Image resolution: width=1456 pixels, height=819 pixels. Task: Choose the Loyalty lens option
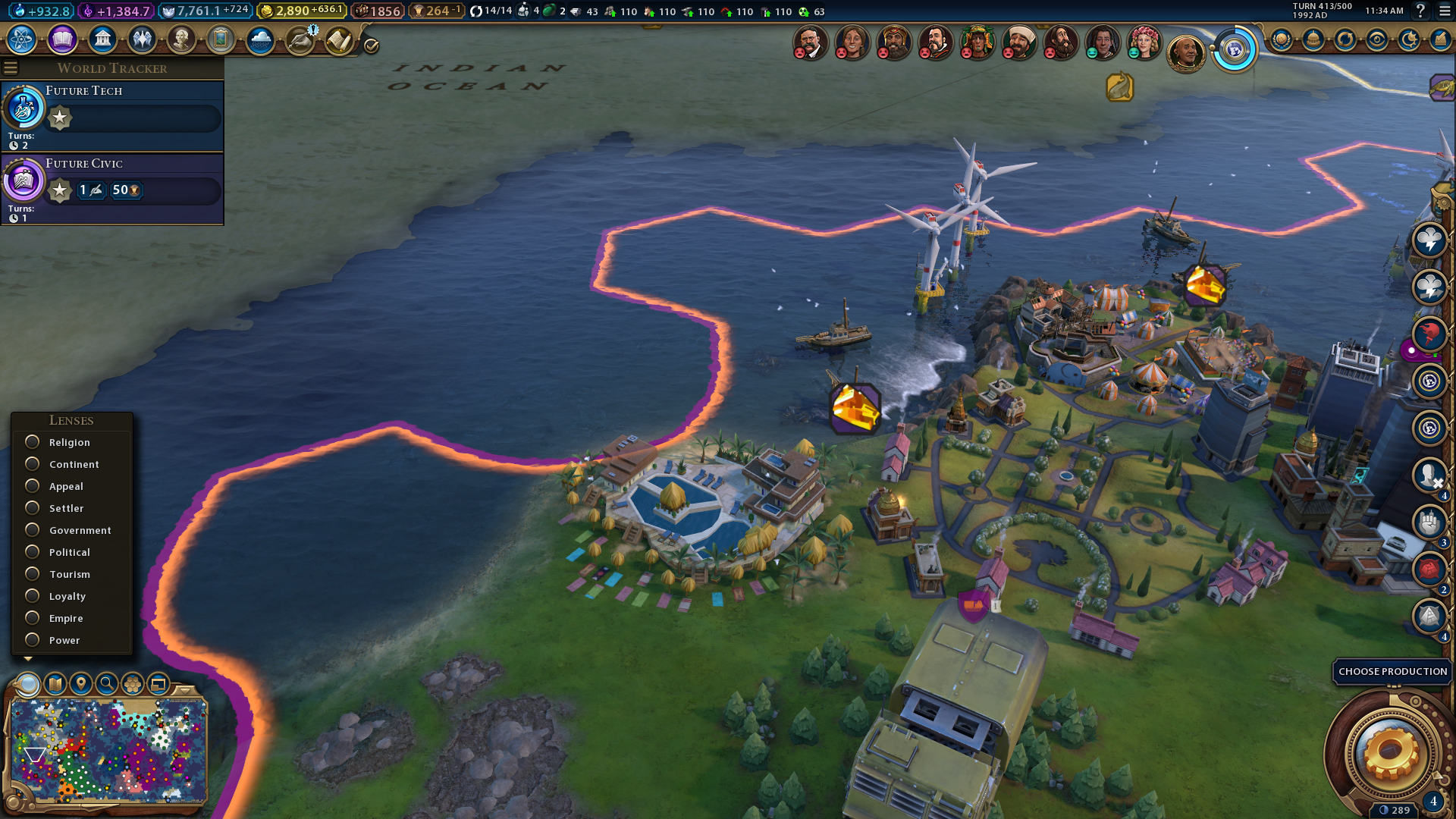33,596
